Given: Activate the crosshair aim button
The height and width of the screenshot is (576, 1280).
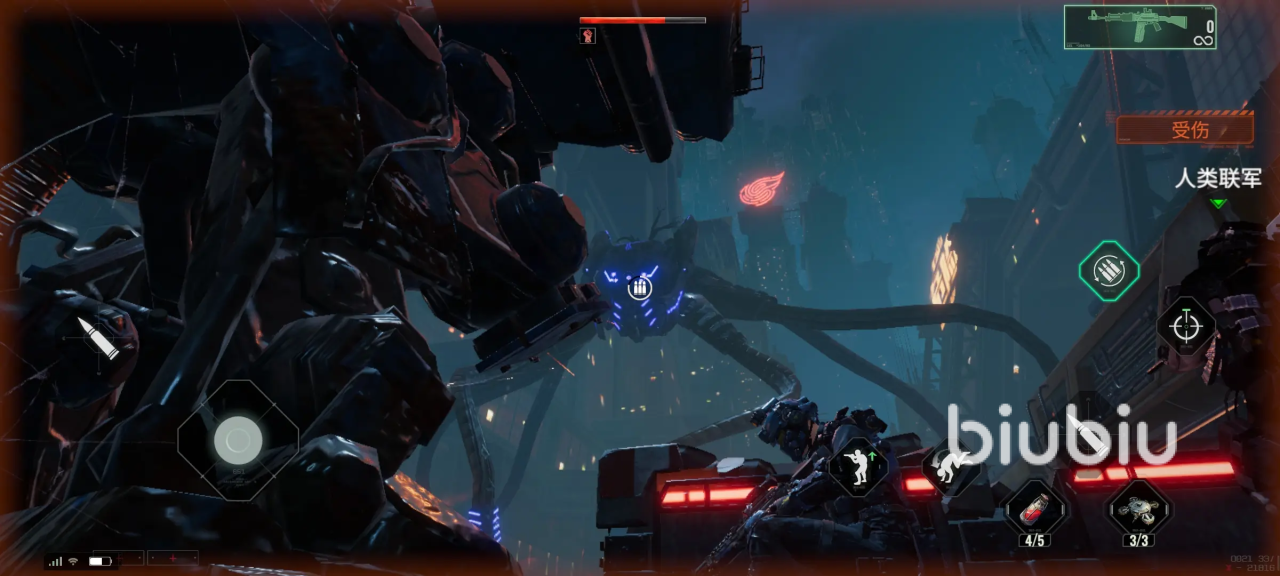Looking at the screenshot, I should pyautogui.click(x=1186, y=326).
